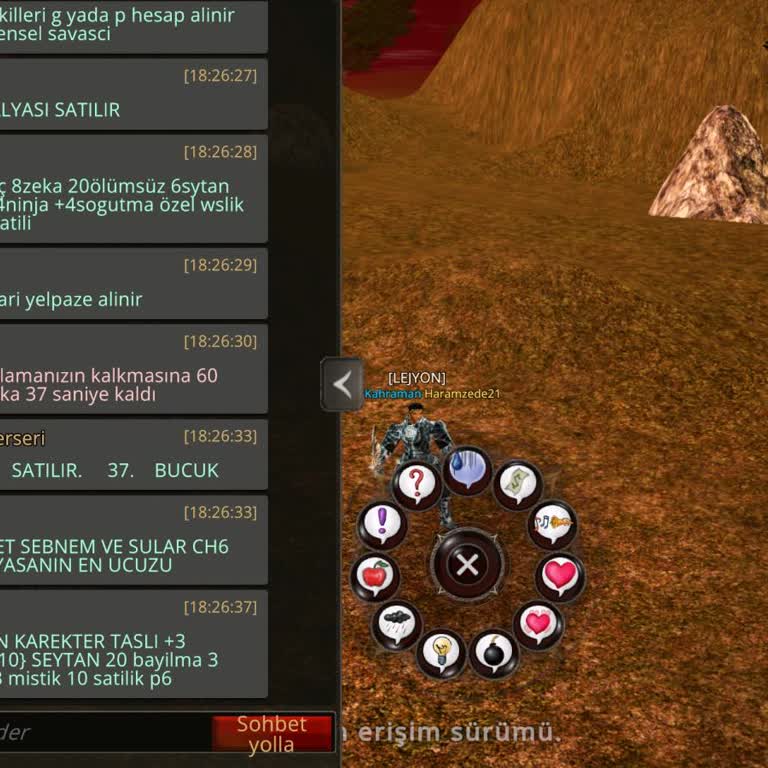Pick the rain cloud emote
The image size is (768, 768).
point(397,625)
